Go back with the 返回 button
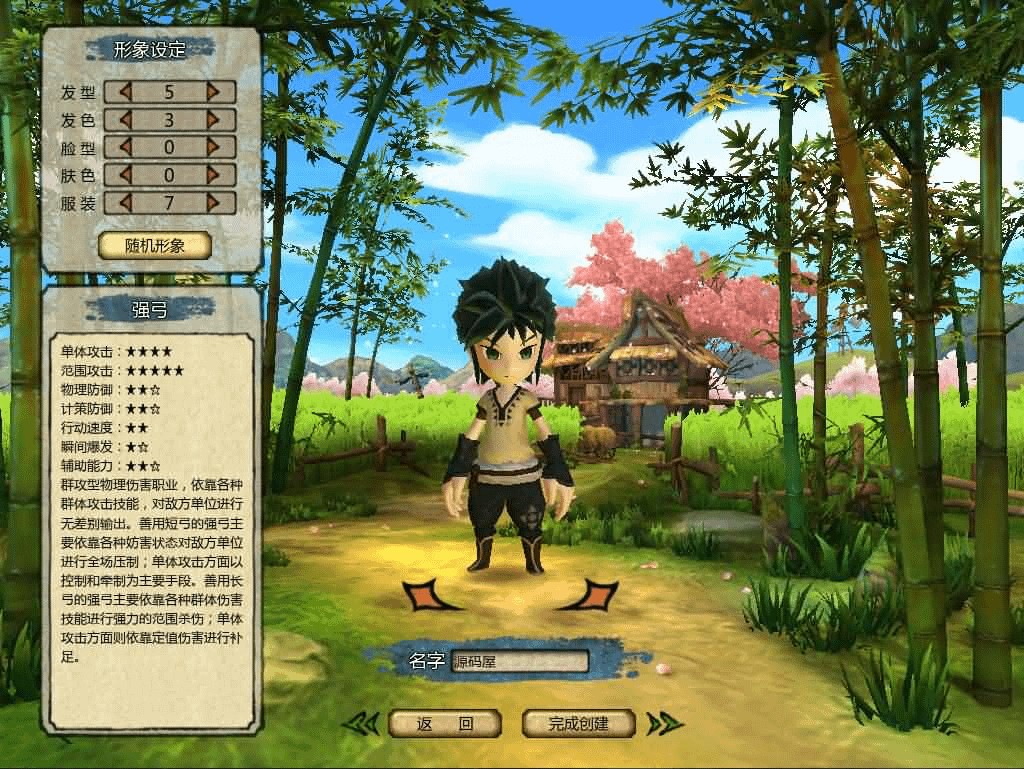 (444, 723)
